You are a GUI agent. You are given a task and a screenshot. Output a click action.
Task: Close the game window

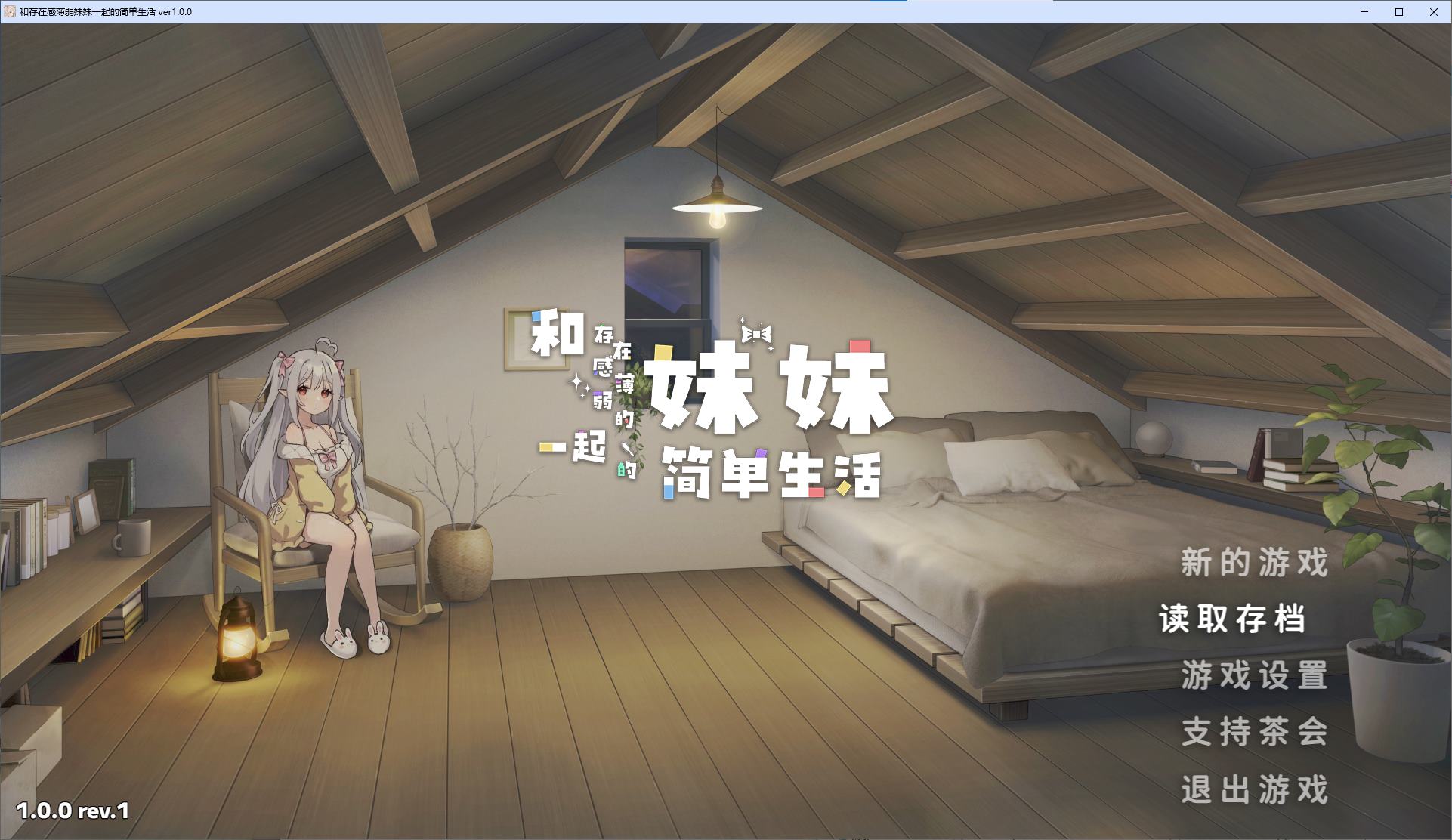click(x=1434, y=12)
